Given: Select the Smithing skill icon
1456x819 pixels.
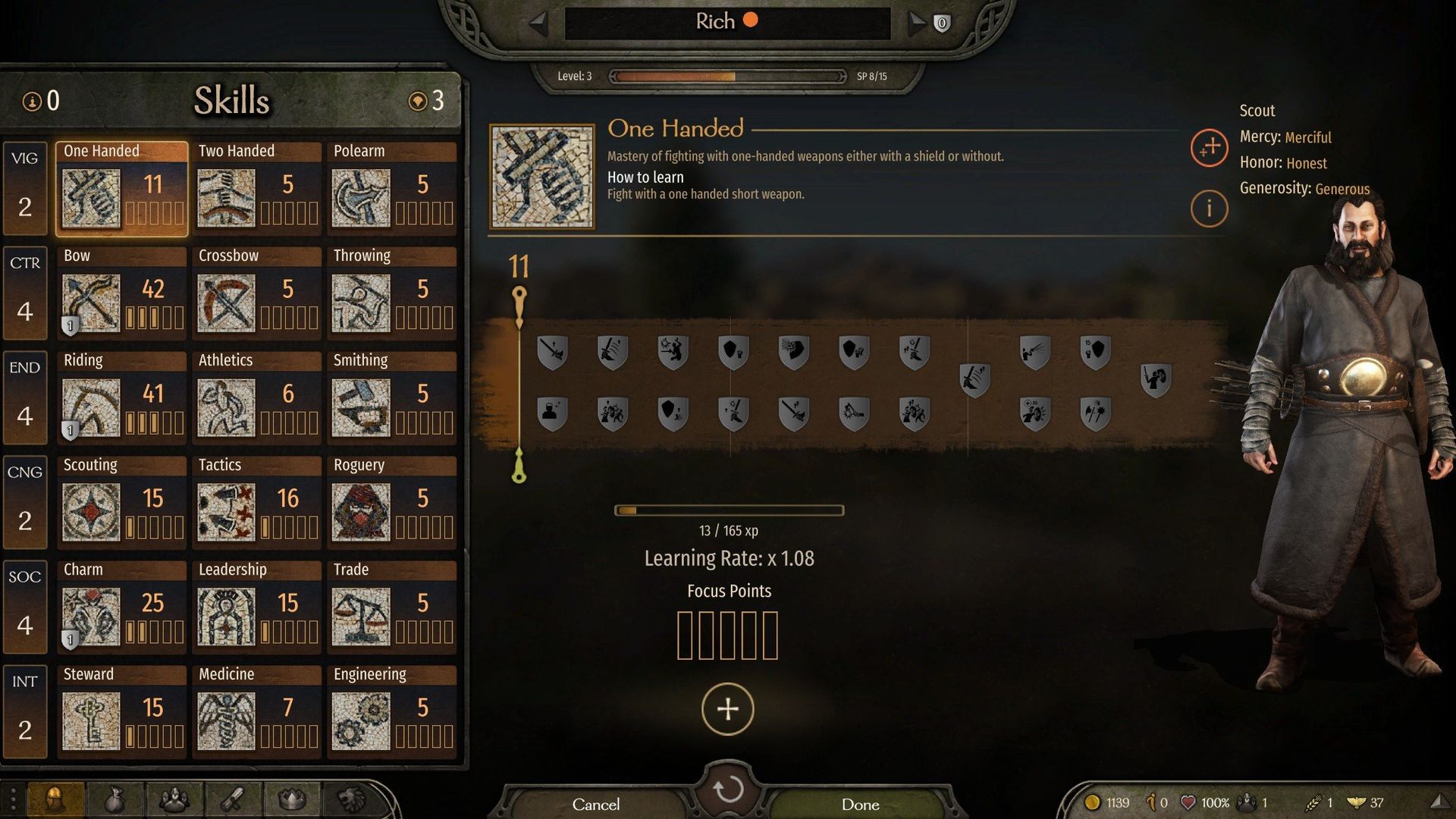Looking at the screenshot, I should point(360,407).
